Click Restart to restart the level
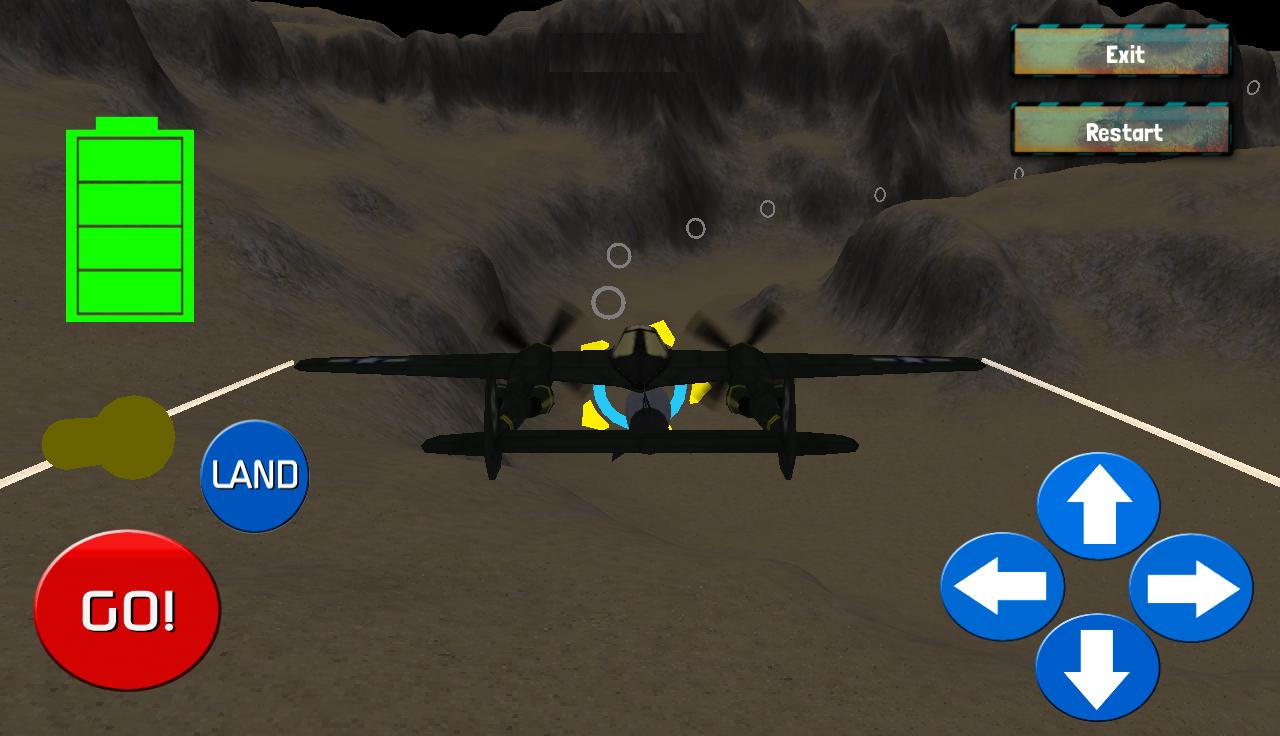1280x736 pixels. point(1121,130)
